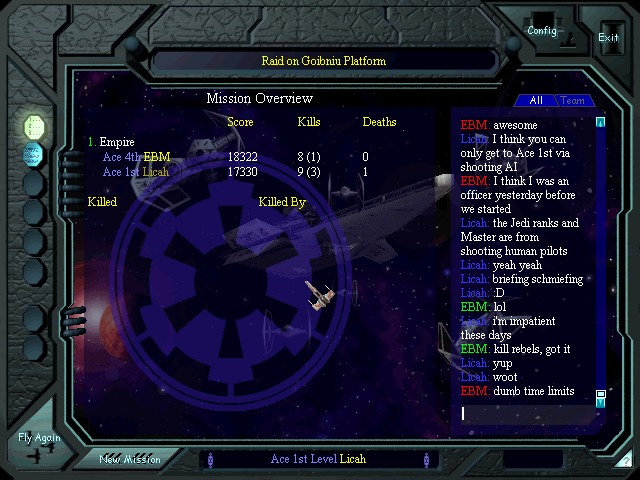Switch chat to the All tab

(536, 100)
